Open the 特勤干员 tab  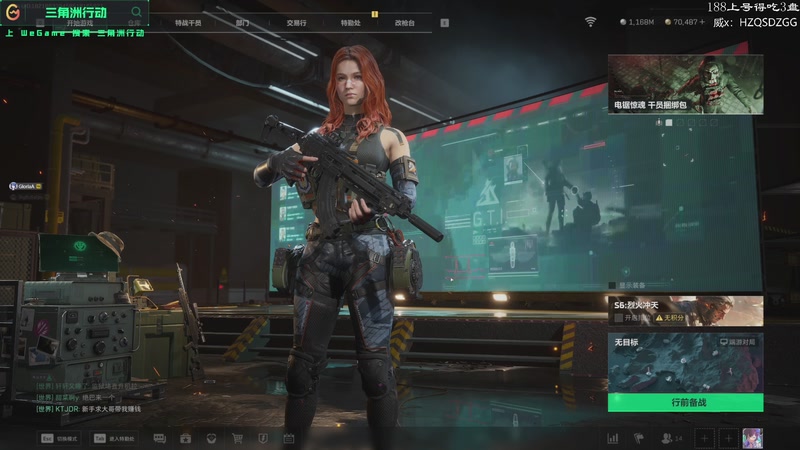(x=187, y=22)
